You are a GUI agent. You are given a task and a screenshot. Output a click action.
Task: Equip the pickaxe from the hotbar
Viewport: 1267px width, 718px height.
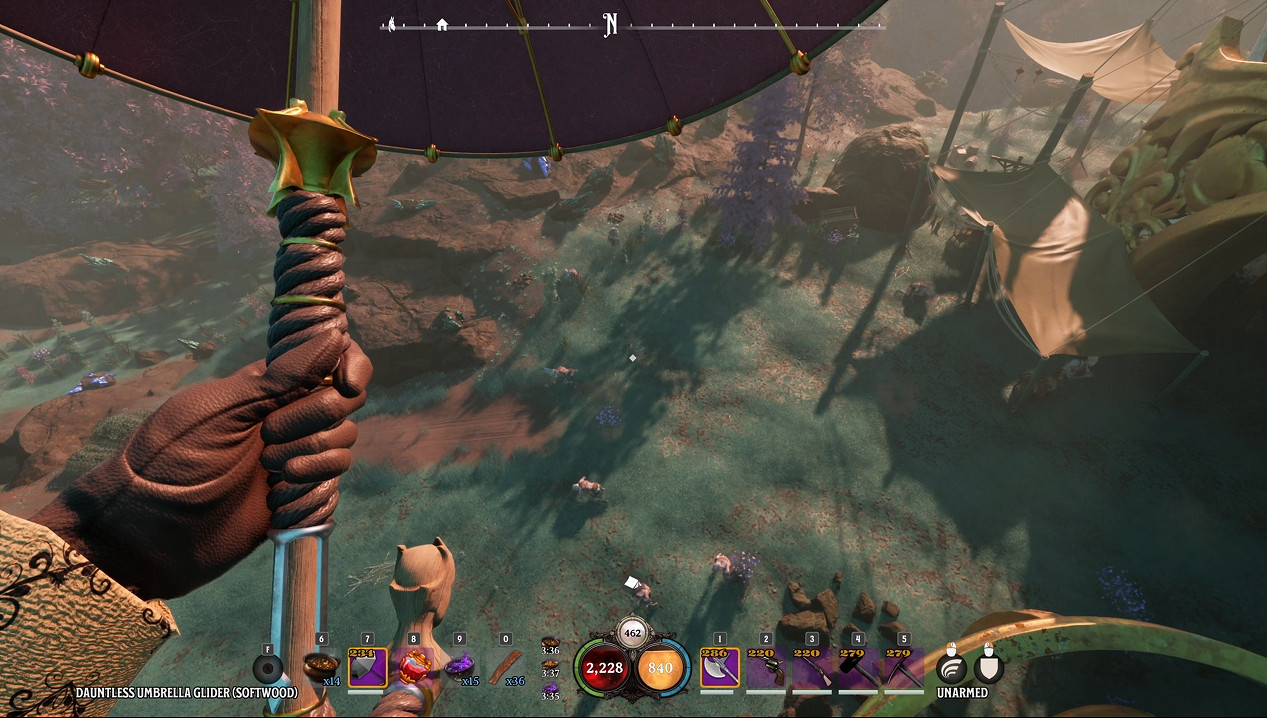(904, 667)
